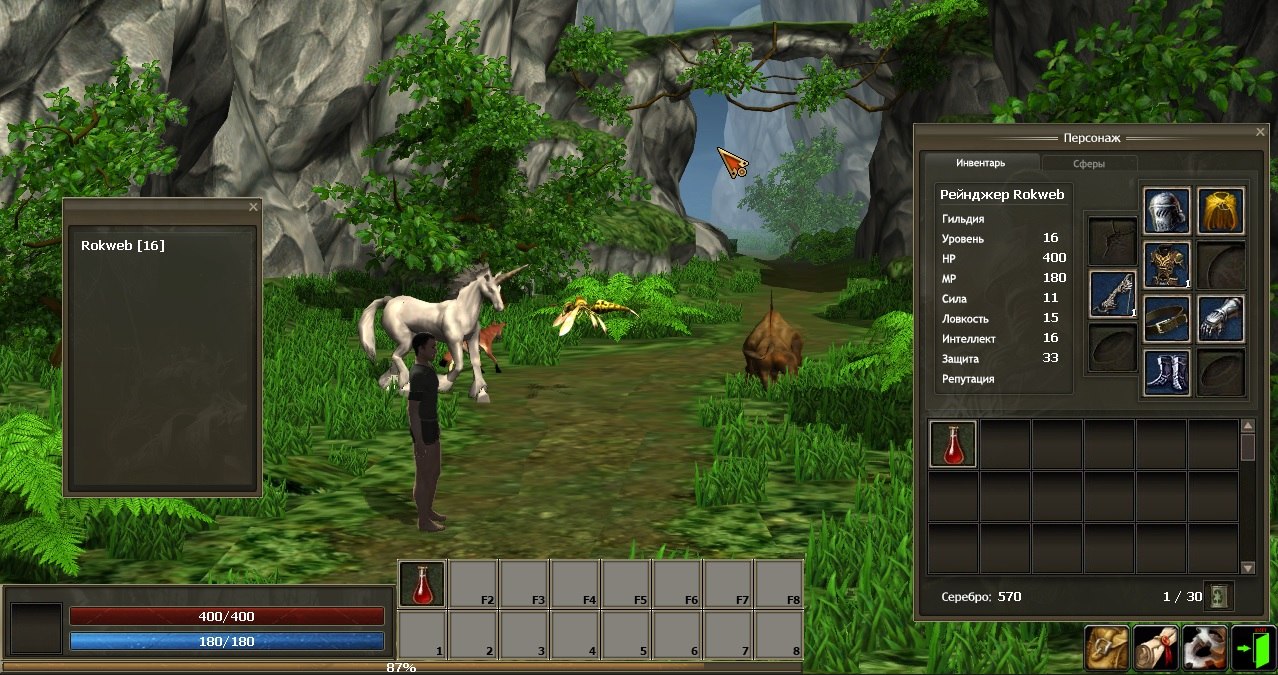Switch to the Сферы tab

pos(1089,163)
